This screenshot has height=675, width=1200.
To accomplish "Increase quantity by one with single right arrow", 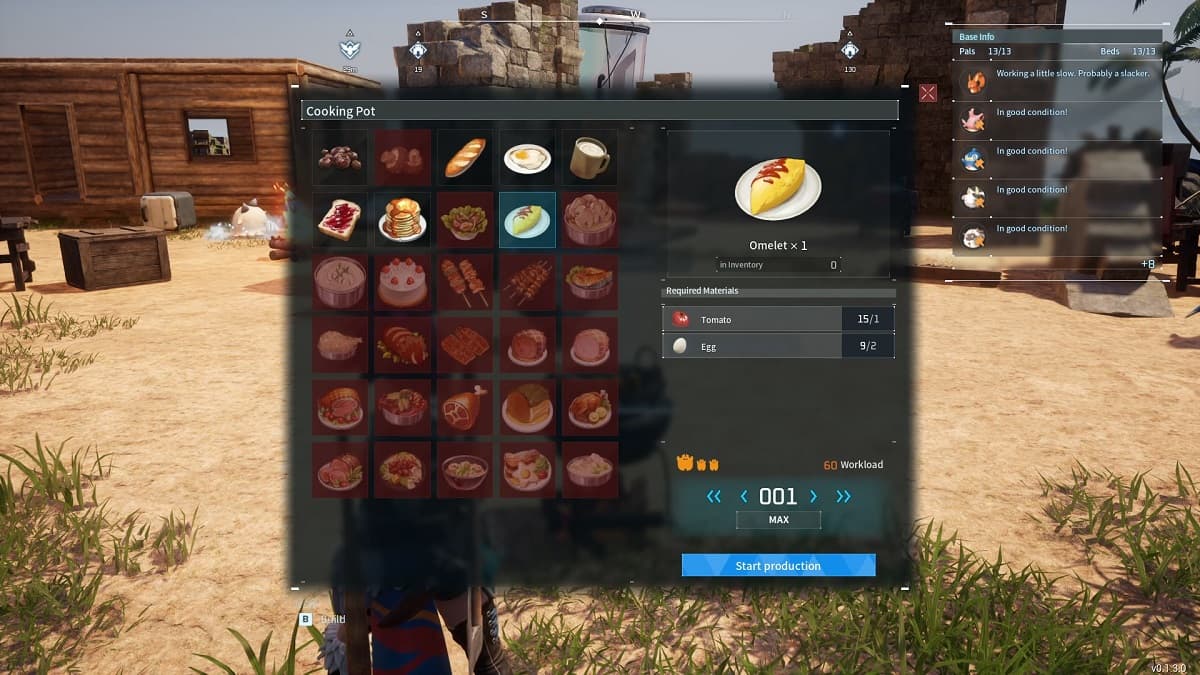I will point(813,496).
